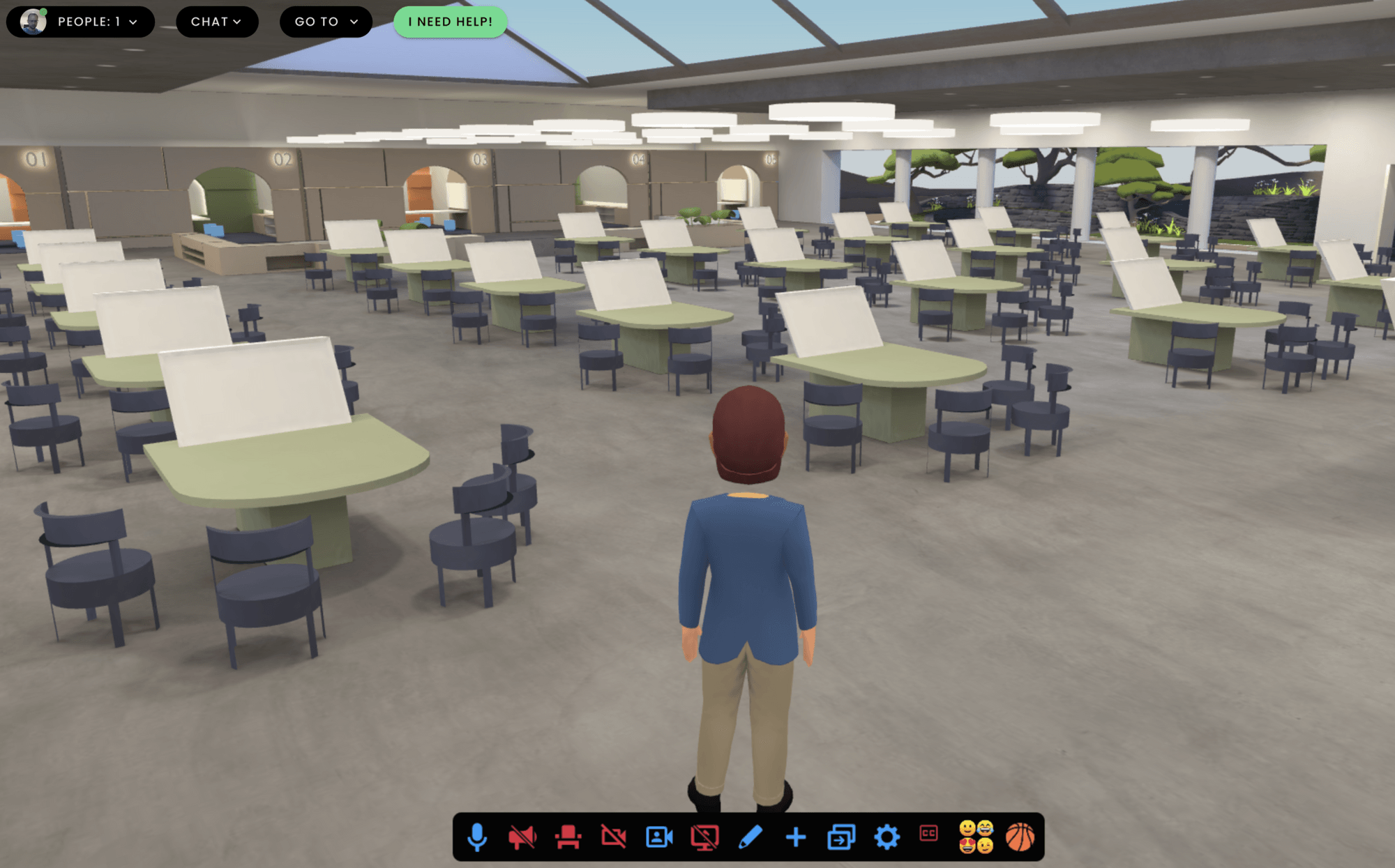Open the CHAT dropdown

coord(218,22)
